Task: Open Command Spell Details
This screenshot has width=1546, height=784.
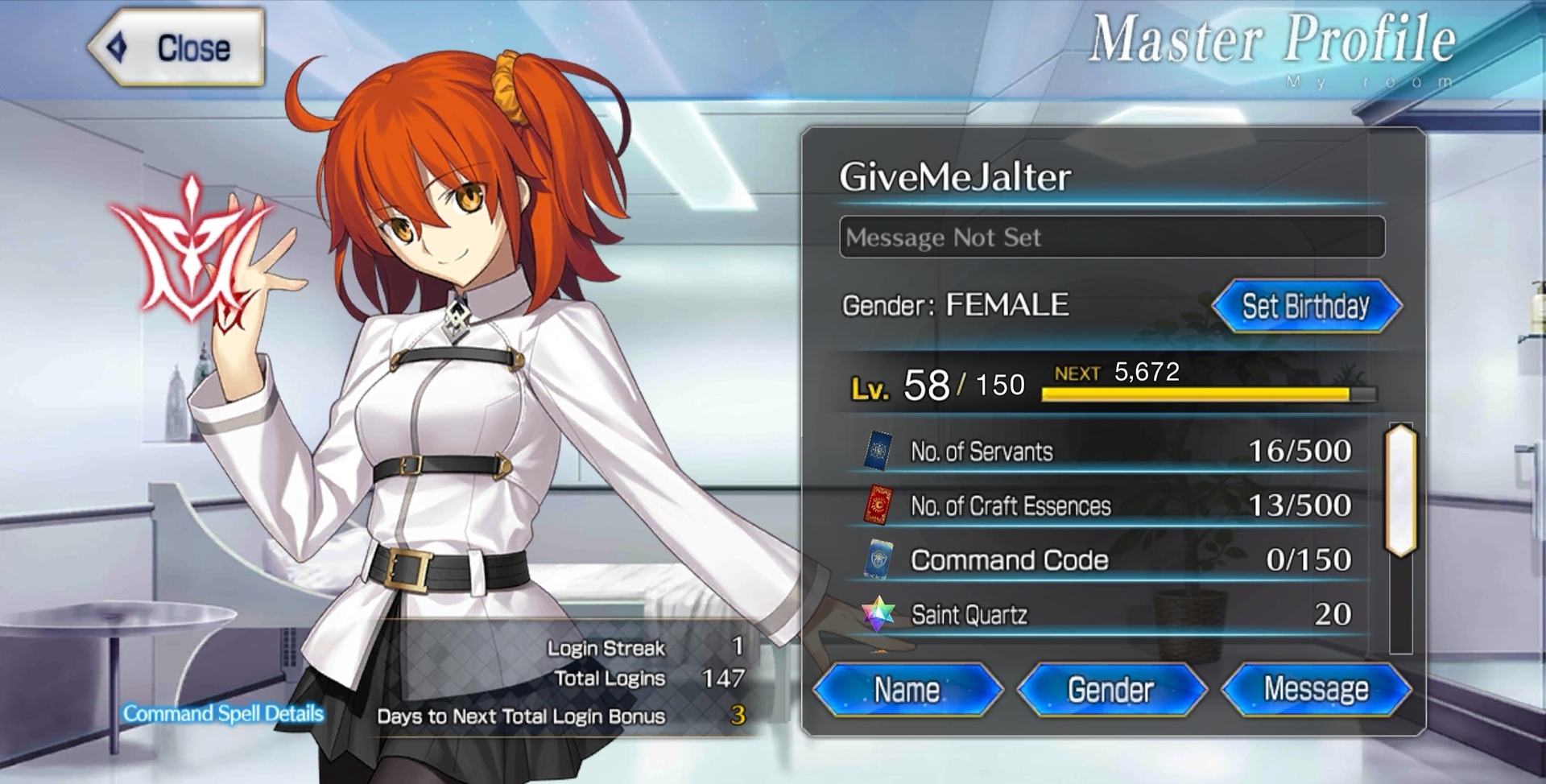Action: [x=223, y=714]
